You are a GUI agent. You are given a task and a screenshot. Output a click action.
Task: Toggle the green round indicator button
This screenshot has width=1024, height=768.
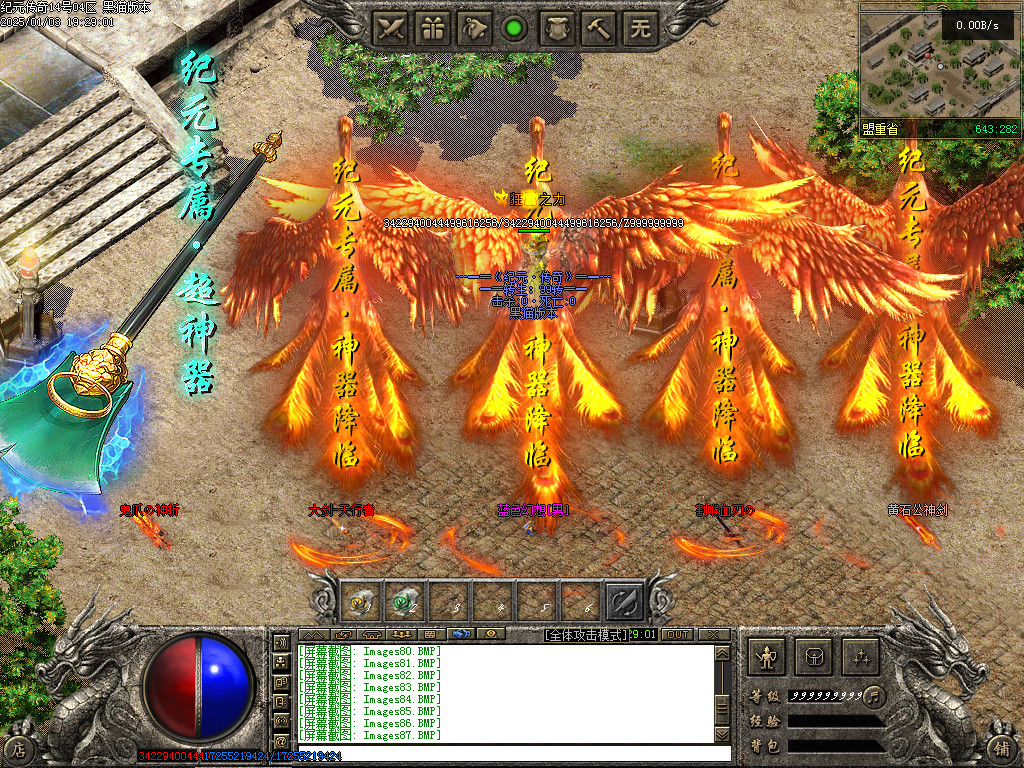click(515, 28)
